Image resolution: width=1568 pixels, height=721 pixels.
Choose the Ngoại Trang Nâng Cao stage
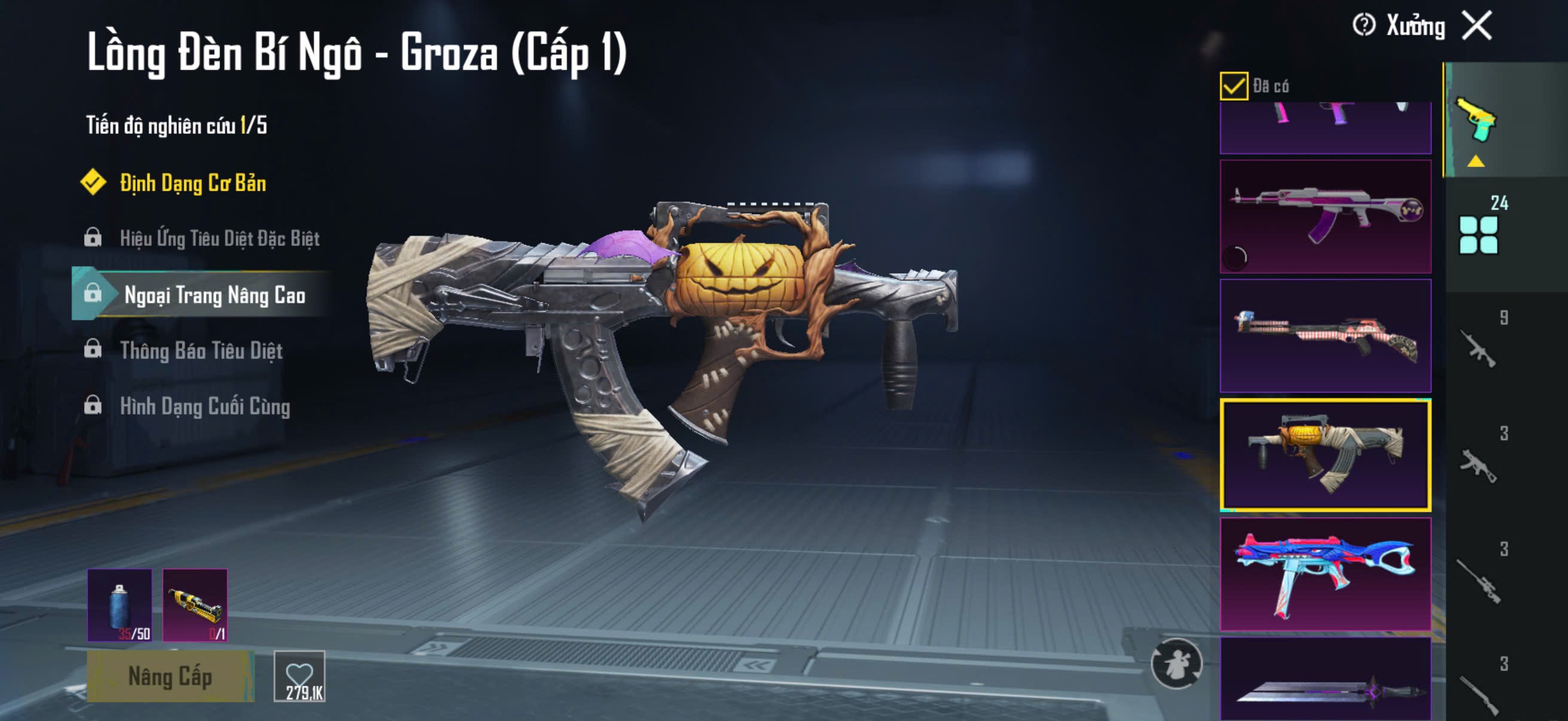point(214,295)
